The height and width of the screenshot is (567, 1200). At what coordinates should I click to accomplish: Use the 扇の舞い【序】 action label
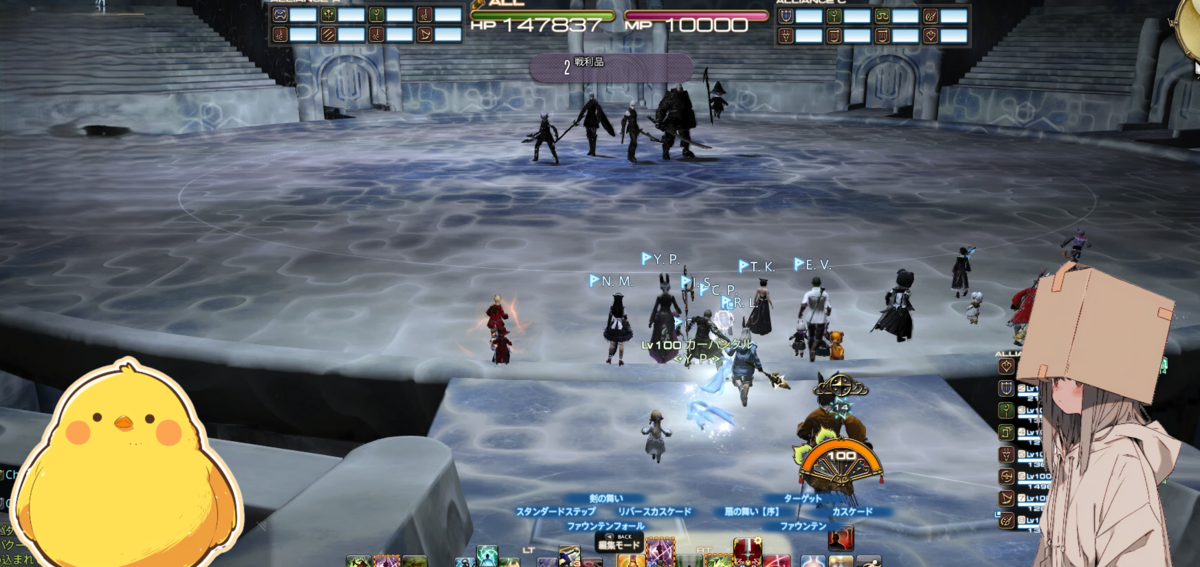click(758, 511)
